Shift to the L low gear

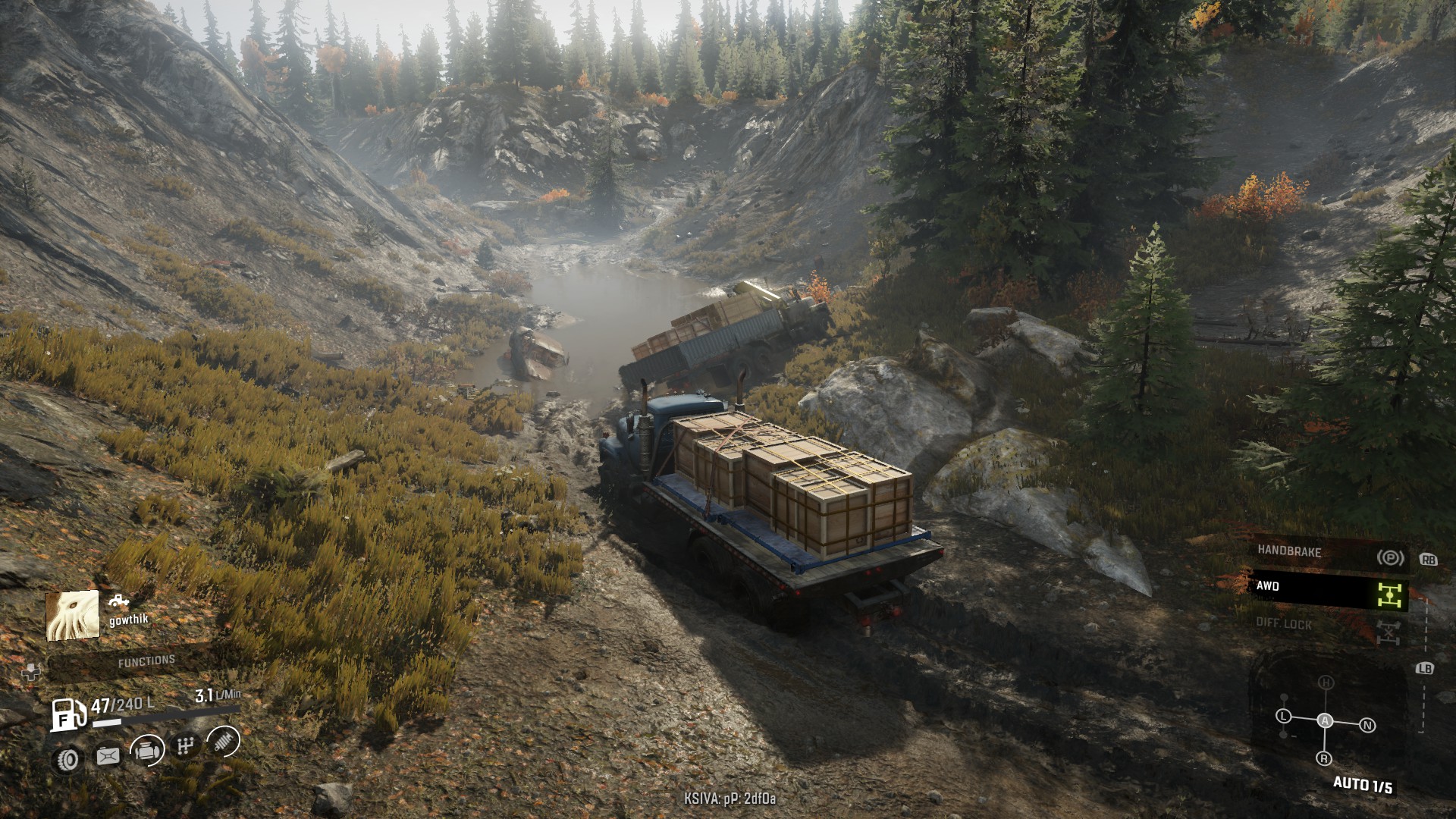pos(1283,717)
